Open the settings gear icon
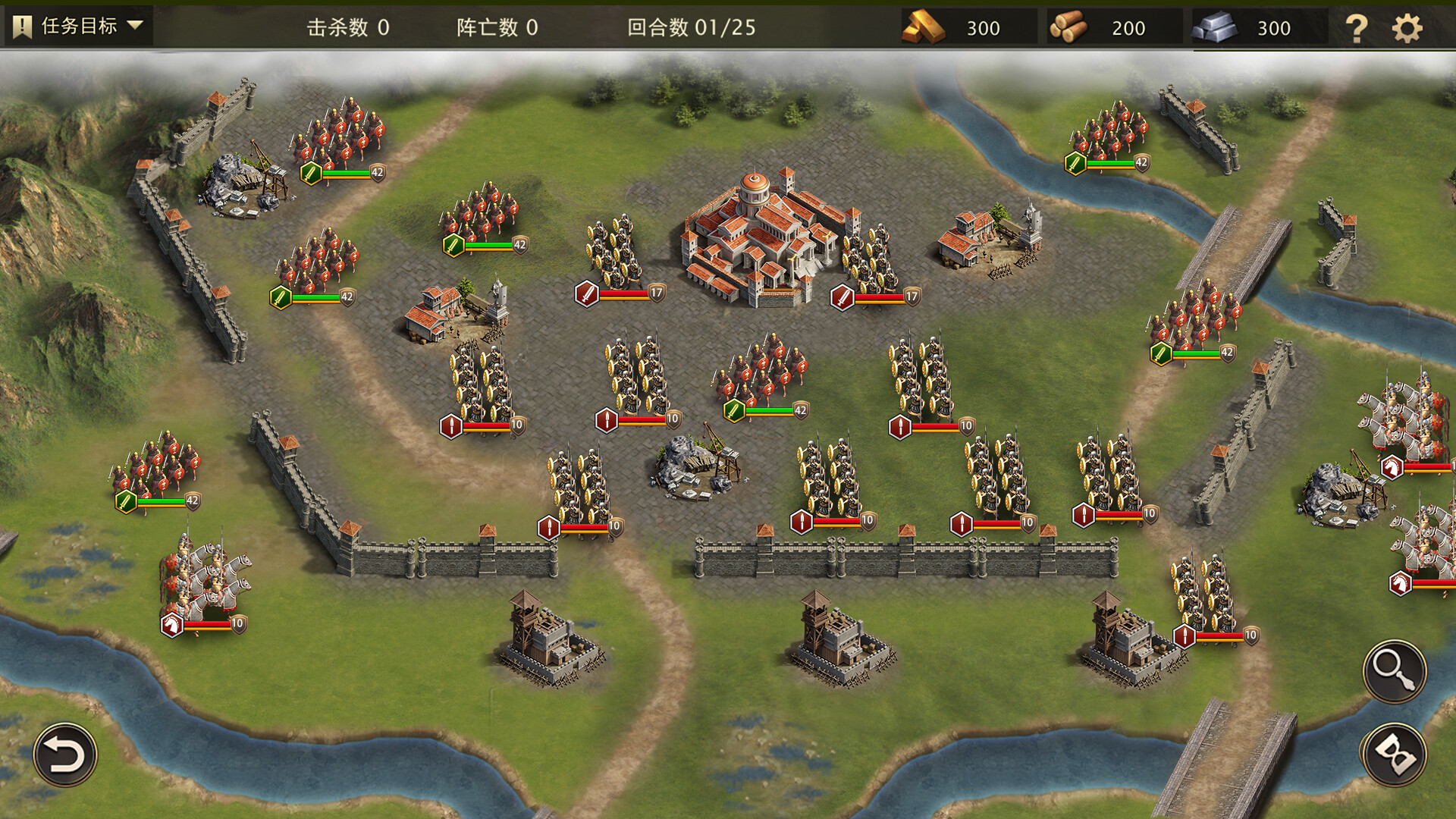The image size is (1456, 819). (1408, 27)
